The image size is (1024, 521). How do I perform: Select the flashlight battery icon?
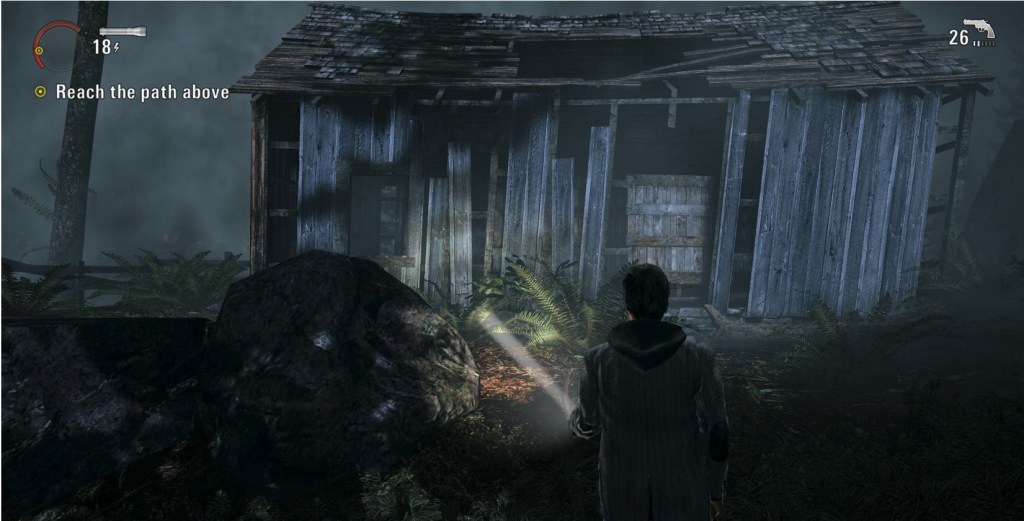pyautogui.click(x=122, y=32)
